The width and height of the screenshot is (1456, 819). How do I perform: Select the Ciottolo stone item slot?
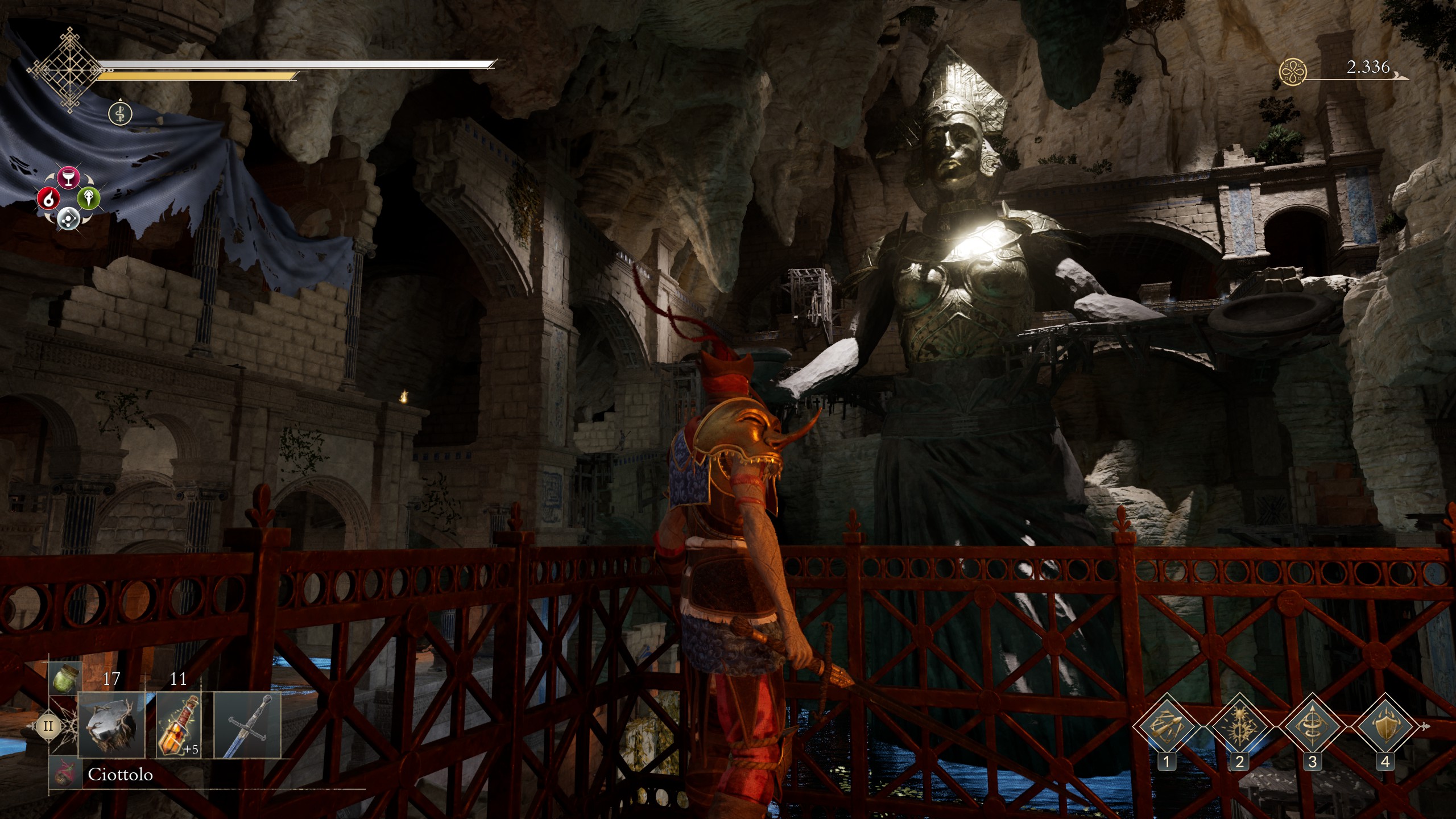click(110, 725)
